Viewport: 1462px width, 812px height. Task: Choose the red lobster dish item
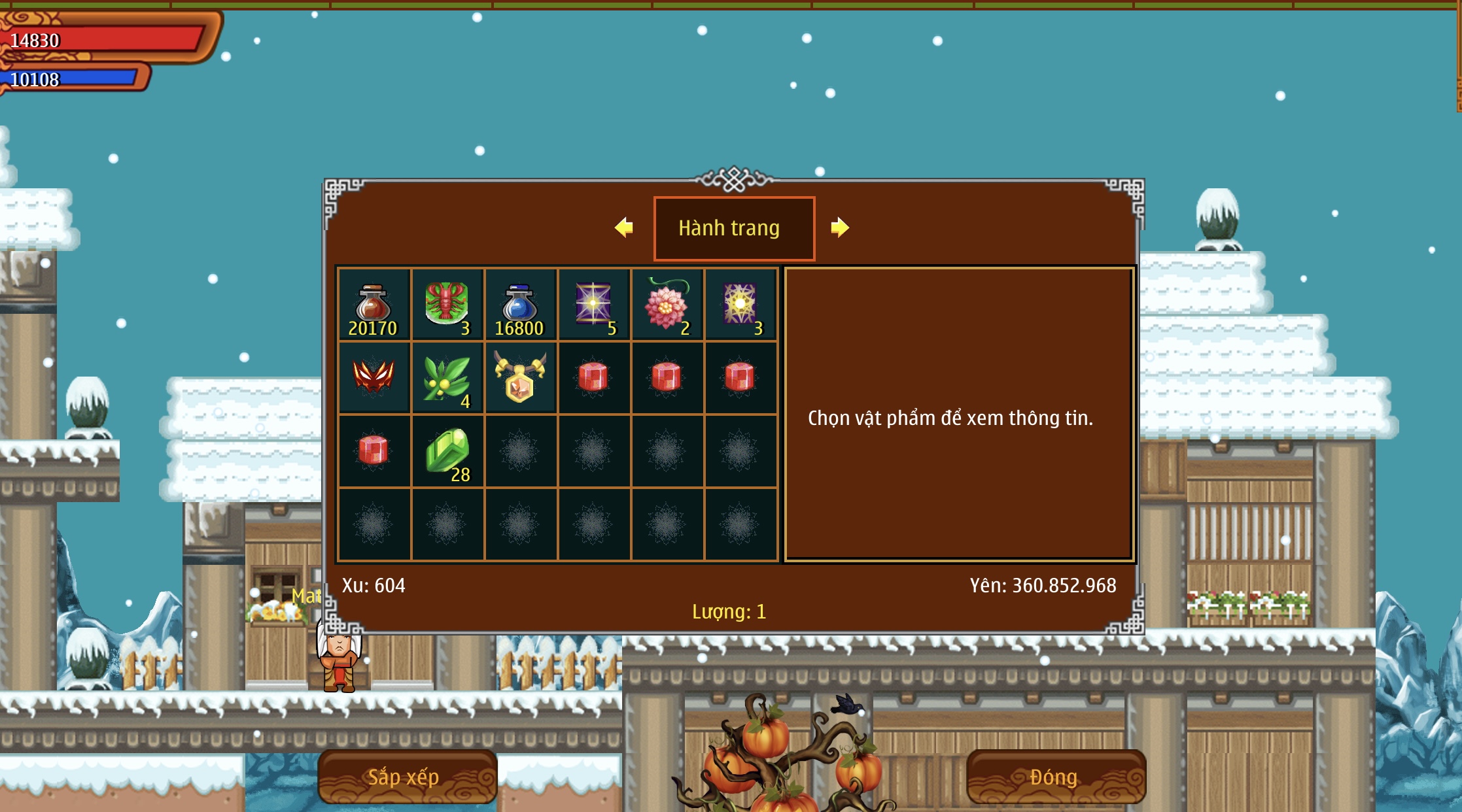[x=447, y=305]
